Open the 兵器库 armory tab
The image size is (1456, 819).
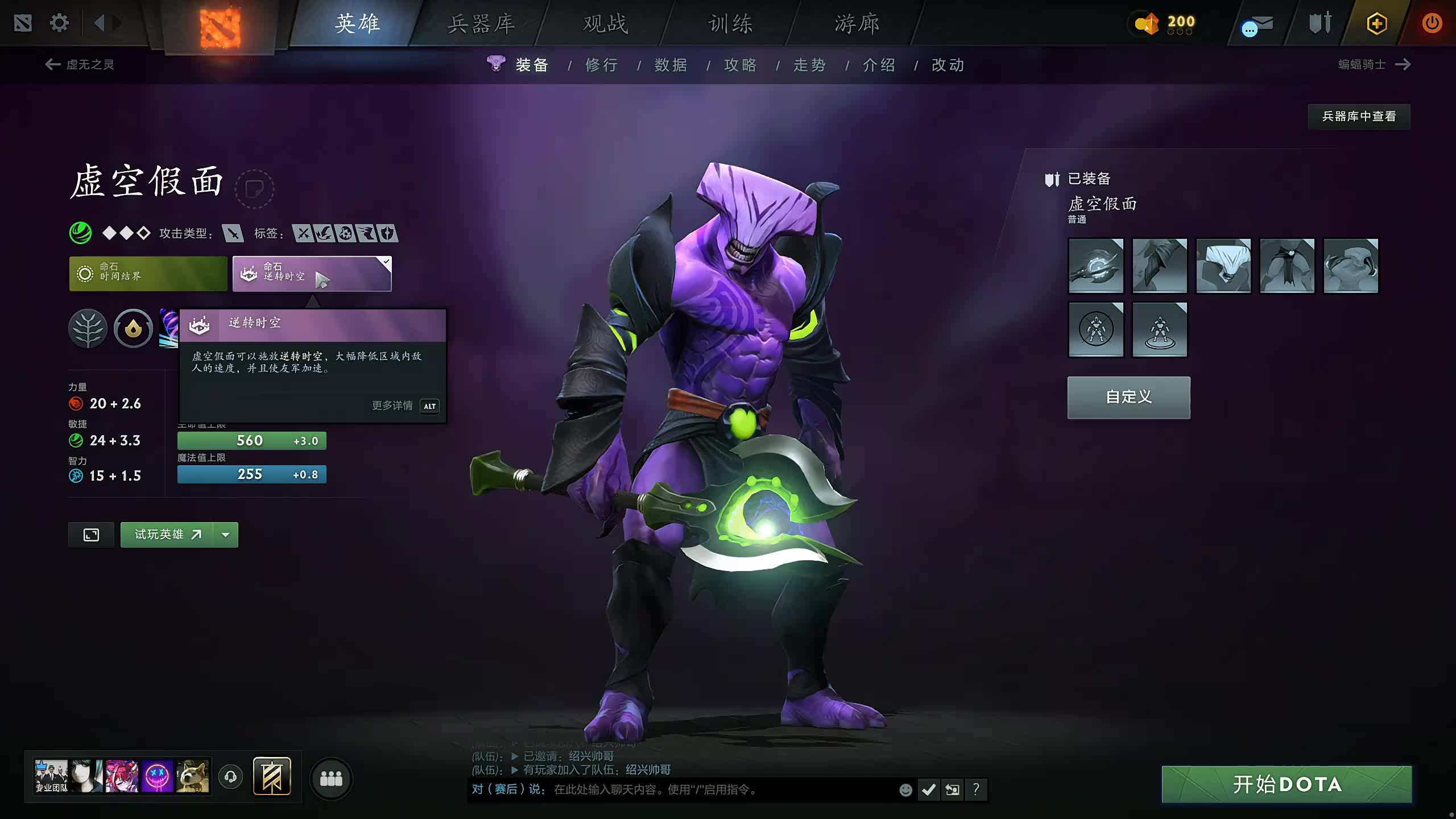[481, 24]
